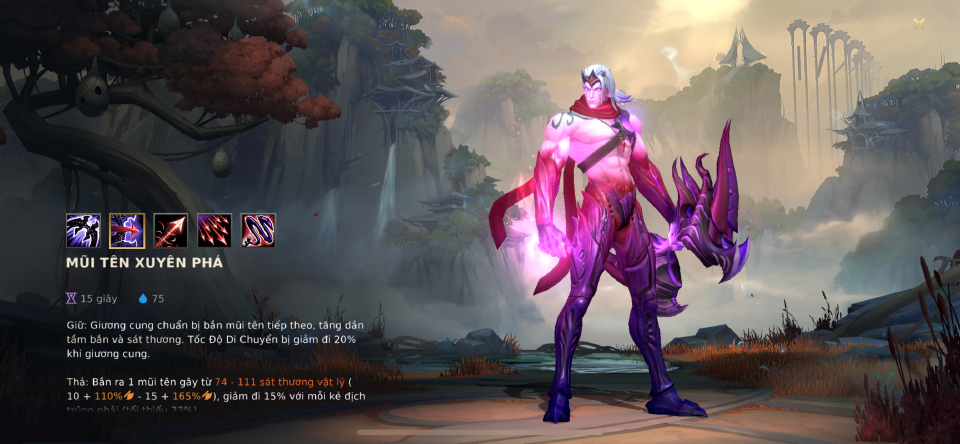Choose the purple chain ultimate ability icon
960x444 pixels.
pos(258,230)
